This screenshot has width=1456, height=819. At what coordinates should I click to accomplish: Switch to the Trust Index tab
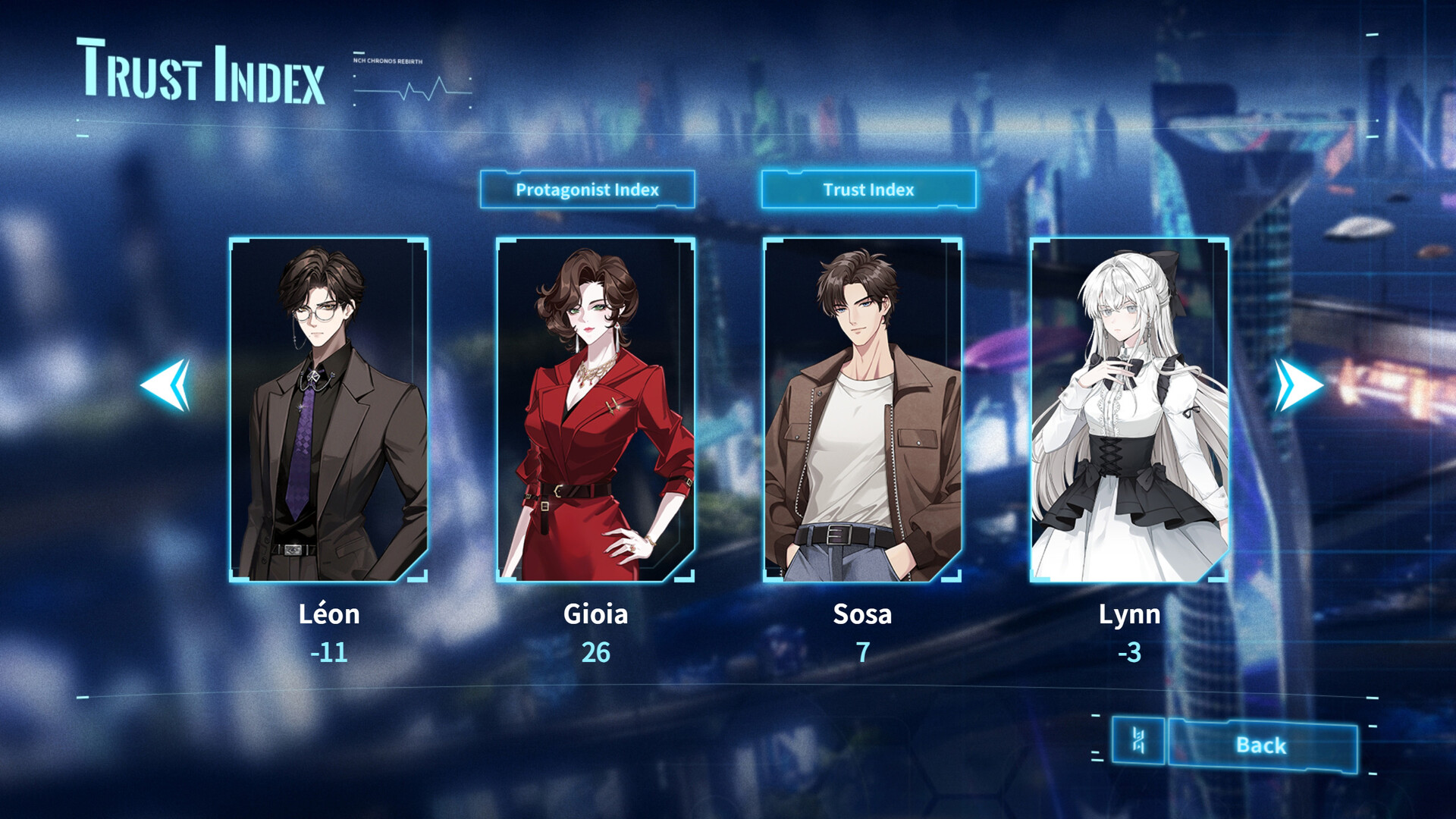tap(869, 190)
